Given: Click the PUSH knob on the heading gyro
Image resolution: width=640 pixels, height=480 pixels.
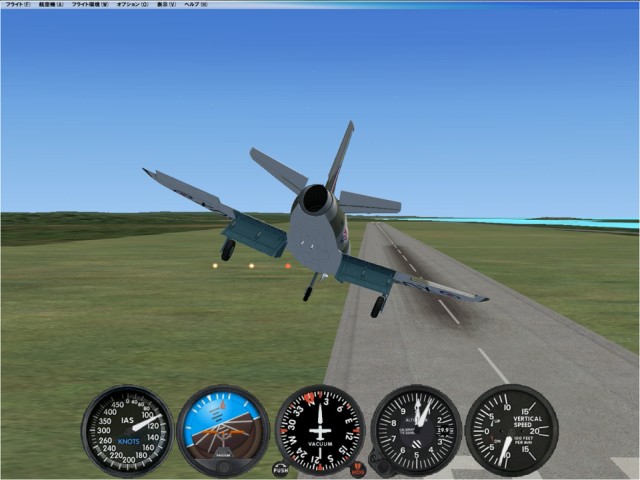Looking at the screenshot, I should point(280,469).
